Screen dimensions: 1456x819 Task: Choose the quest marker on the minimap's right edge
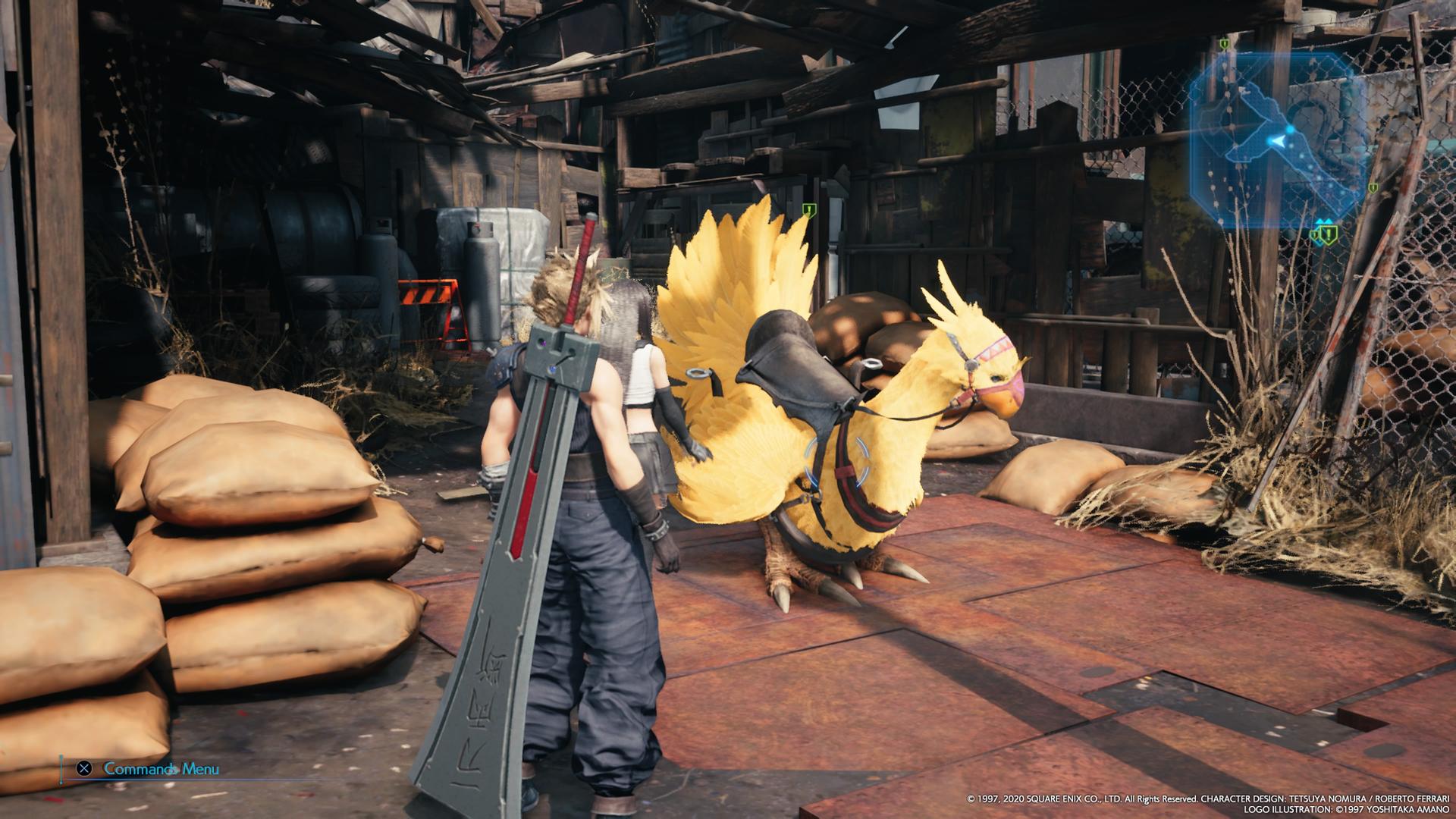tap(1373, 187)
